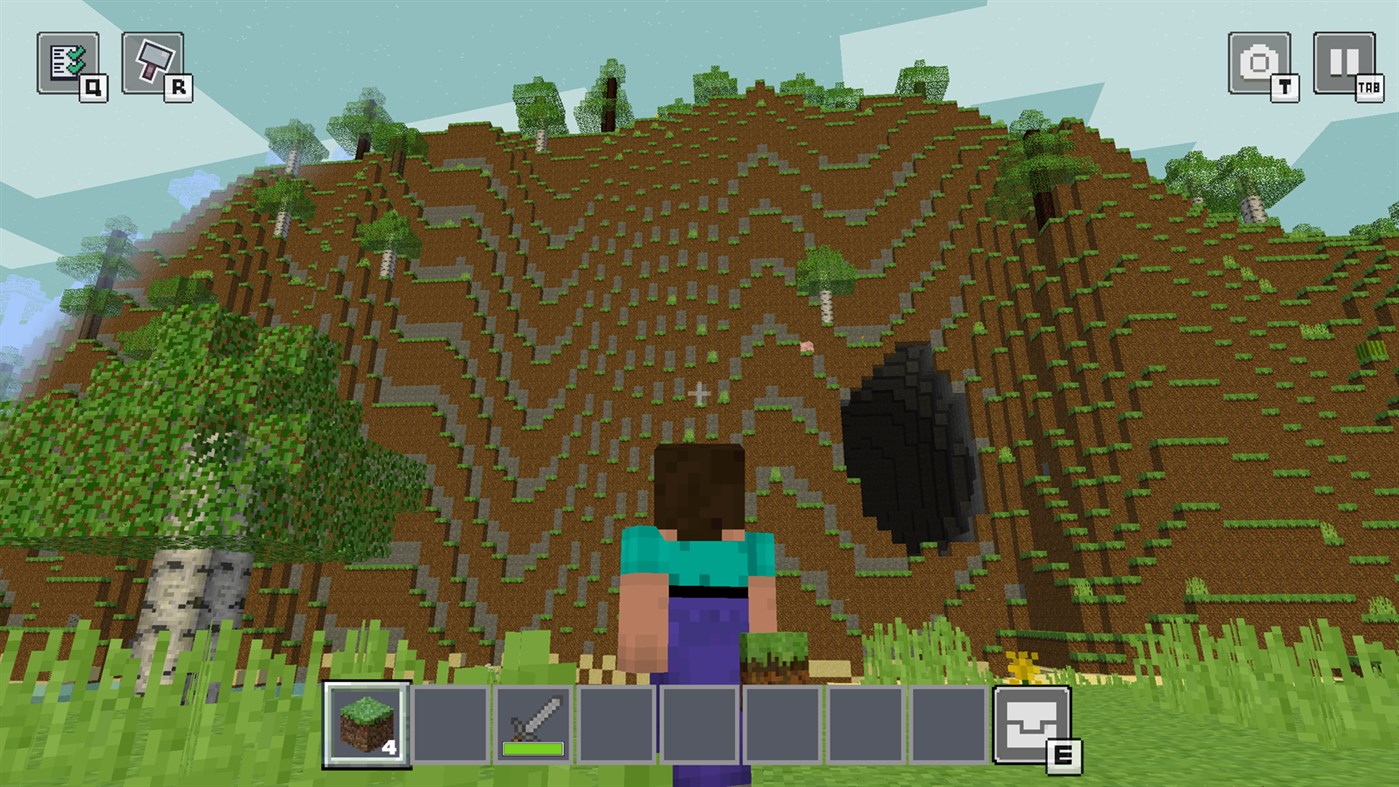The height and width of the screenshot is (787, 1399).
Task: Click the E key badge on the inventory button
Action: point(1062,756)
